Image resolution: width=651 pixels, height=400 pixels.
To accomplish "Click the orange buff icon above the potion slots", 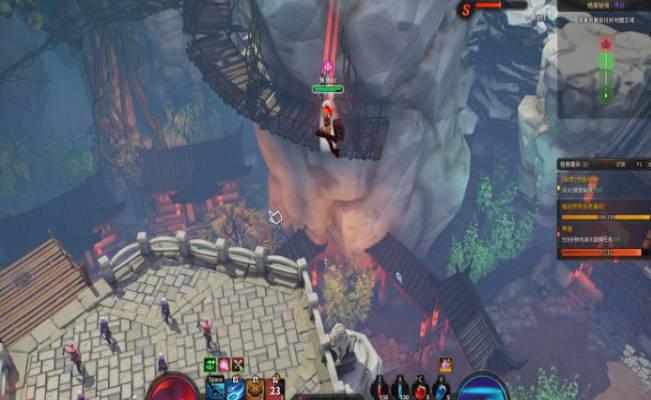I will (x=445, y=365).
